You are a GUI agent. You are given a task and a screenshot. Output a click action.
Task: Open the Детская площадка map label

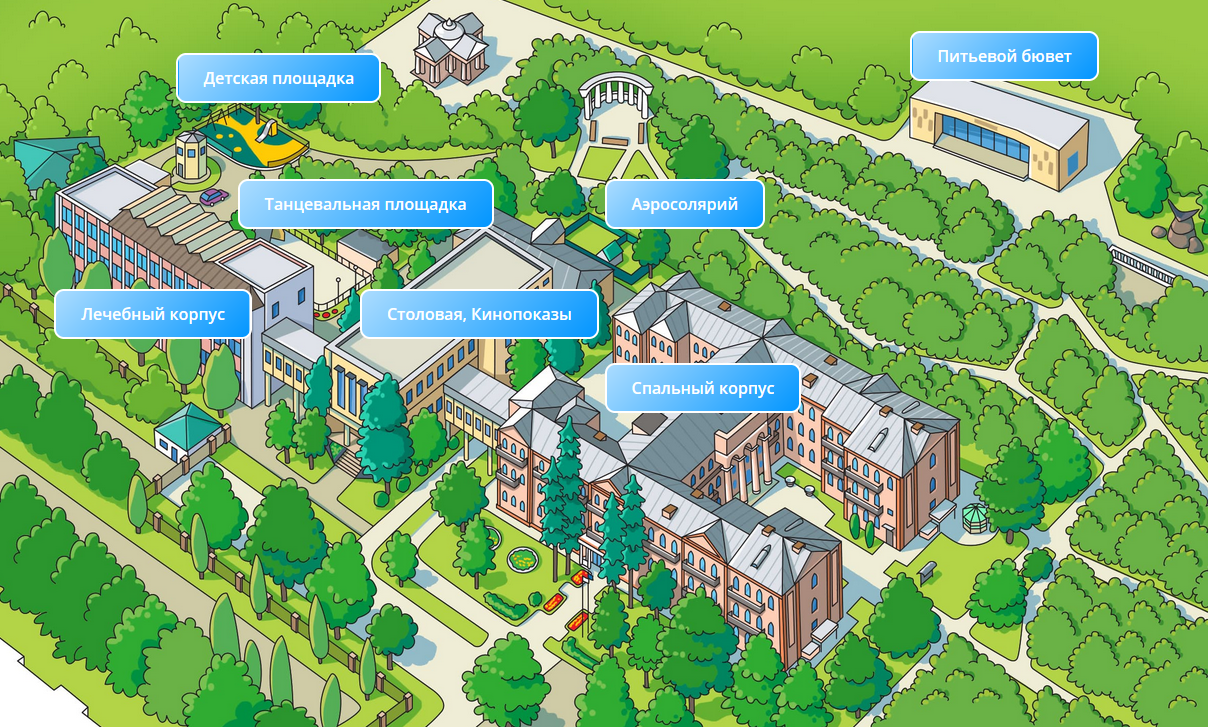[279, 78]
